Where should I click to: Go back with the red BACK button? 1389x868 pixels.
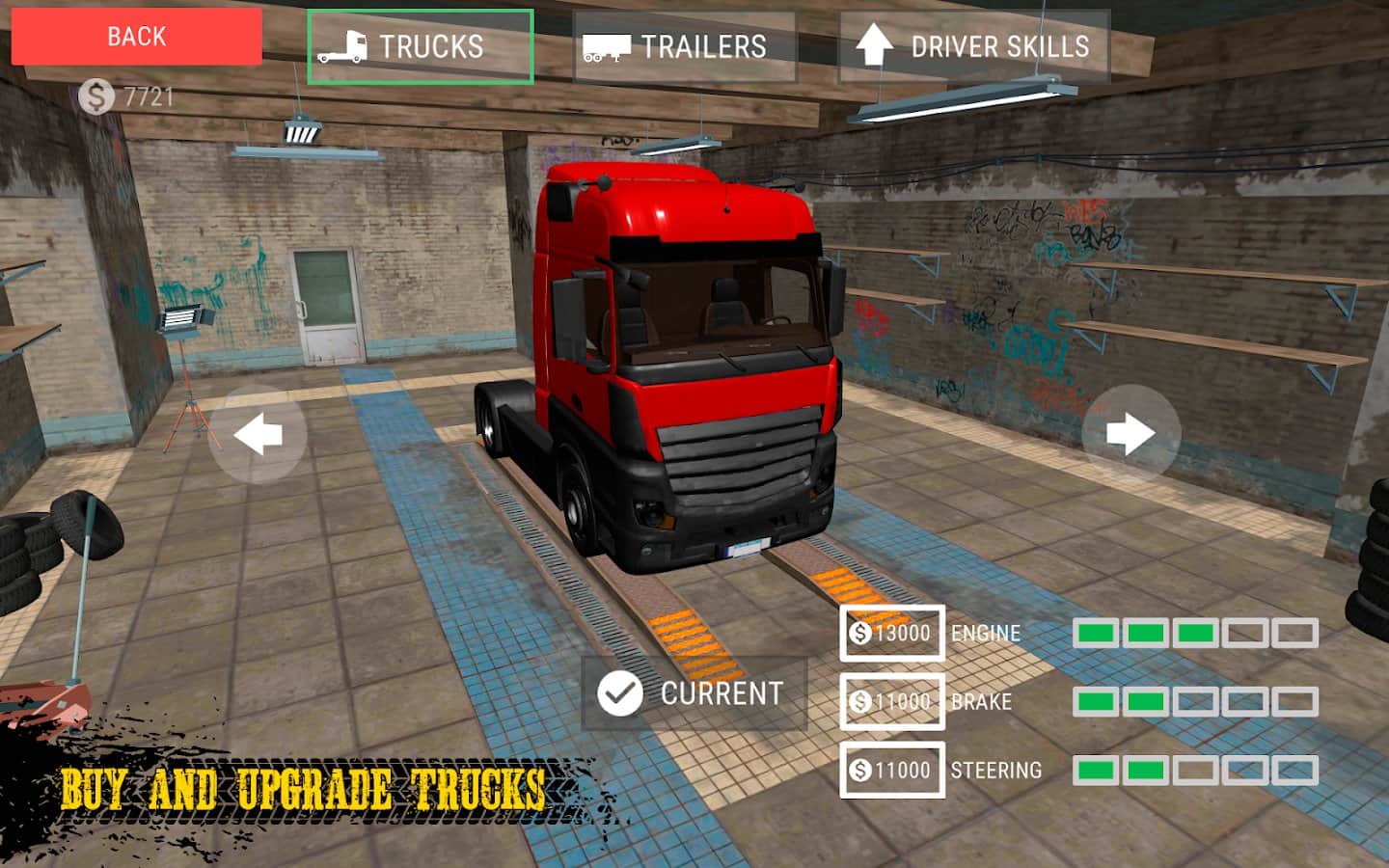136,38
